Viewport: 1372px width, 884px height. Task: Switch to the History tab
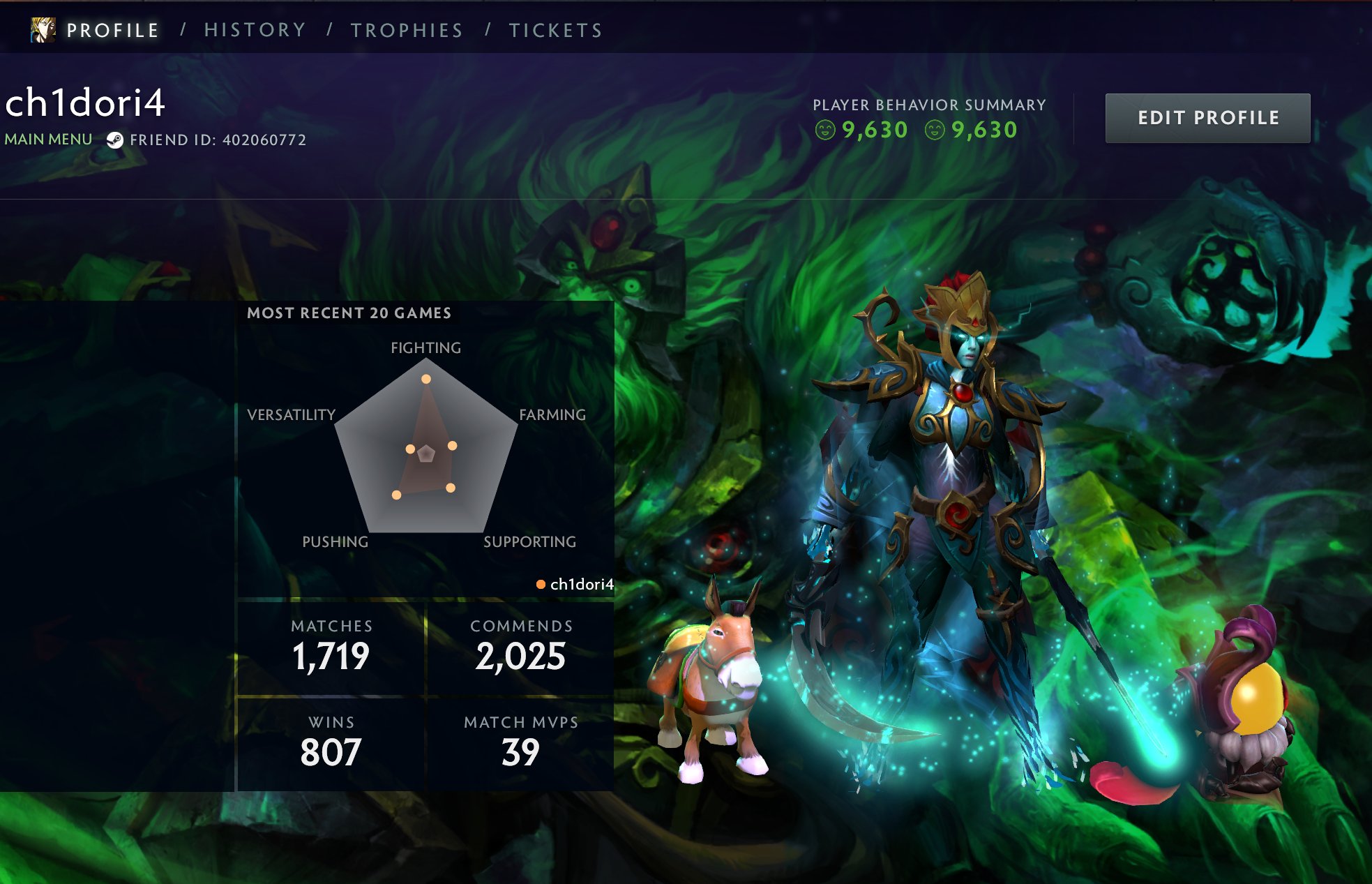(255, 30)
